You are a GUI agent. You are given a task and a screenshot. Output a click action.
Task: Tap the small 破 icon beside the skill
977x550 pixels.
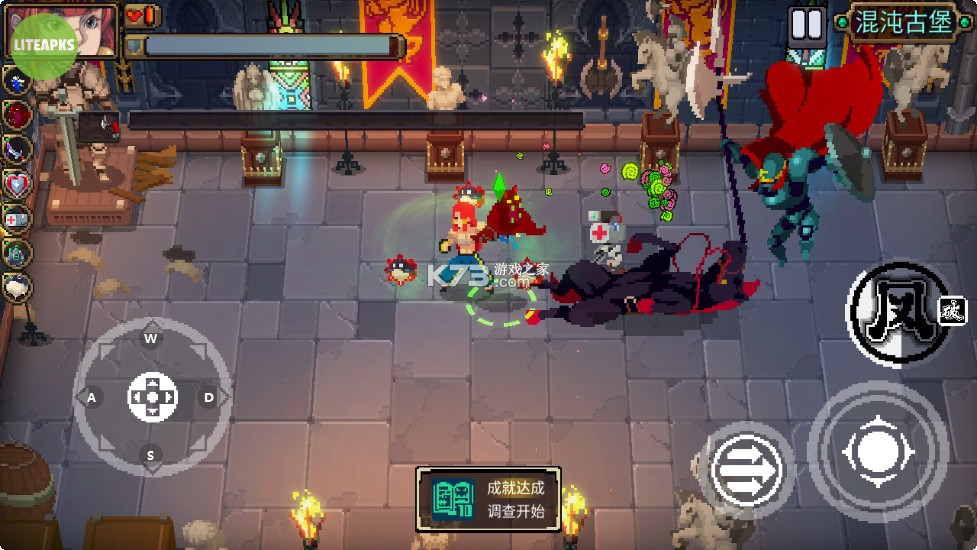click(x=953, y=312)
